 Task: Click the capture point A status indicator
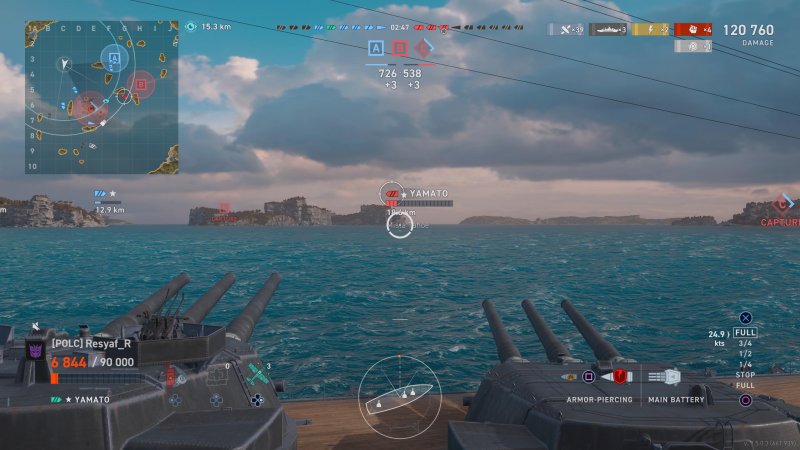pyautogui.click(x=376, y=48)
